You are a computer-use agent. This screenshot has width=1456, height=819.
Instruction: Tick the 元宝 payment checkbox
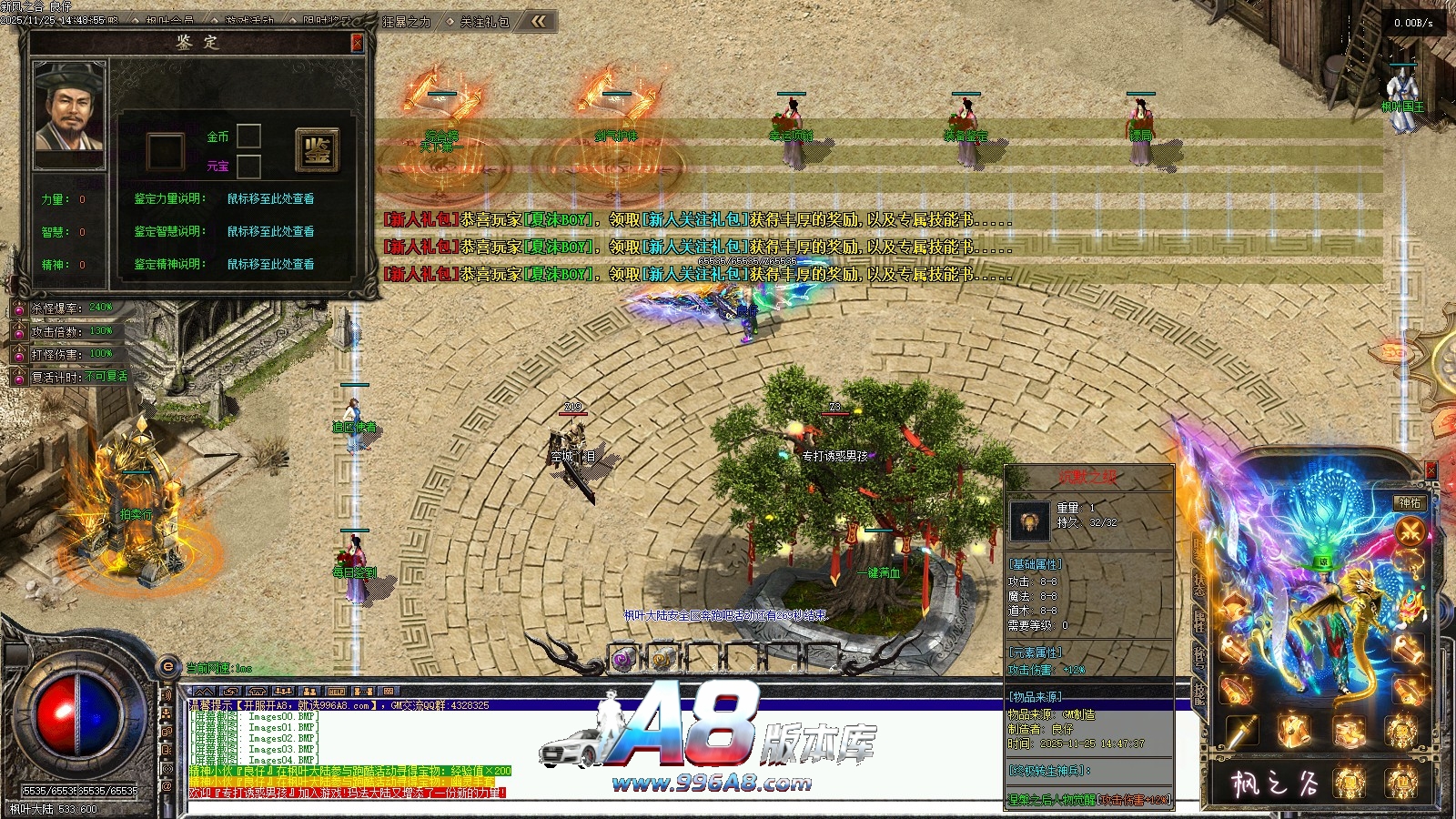pyautogui.click(x=249, y=166)
